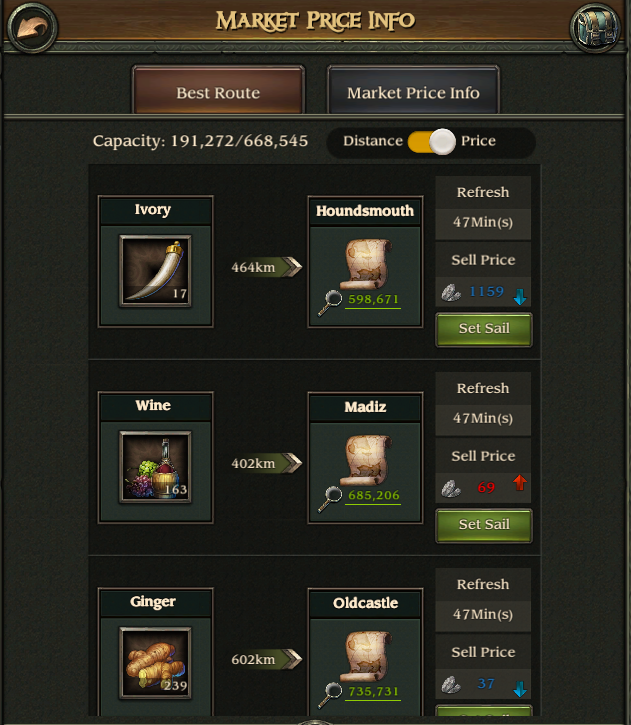Set sail to Madiz
The width and height of the screenshot is (631, 725).
click(484, 525)
